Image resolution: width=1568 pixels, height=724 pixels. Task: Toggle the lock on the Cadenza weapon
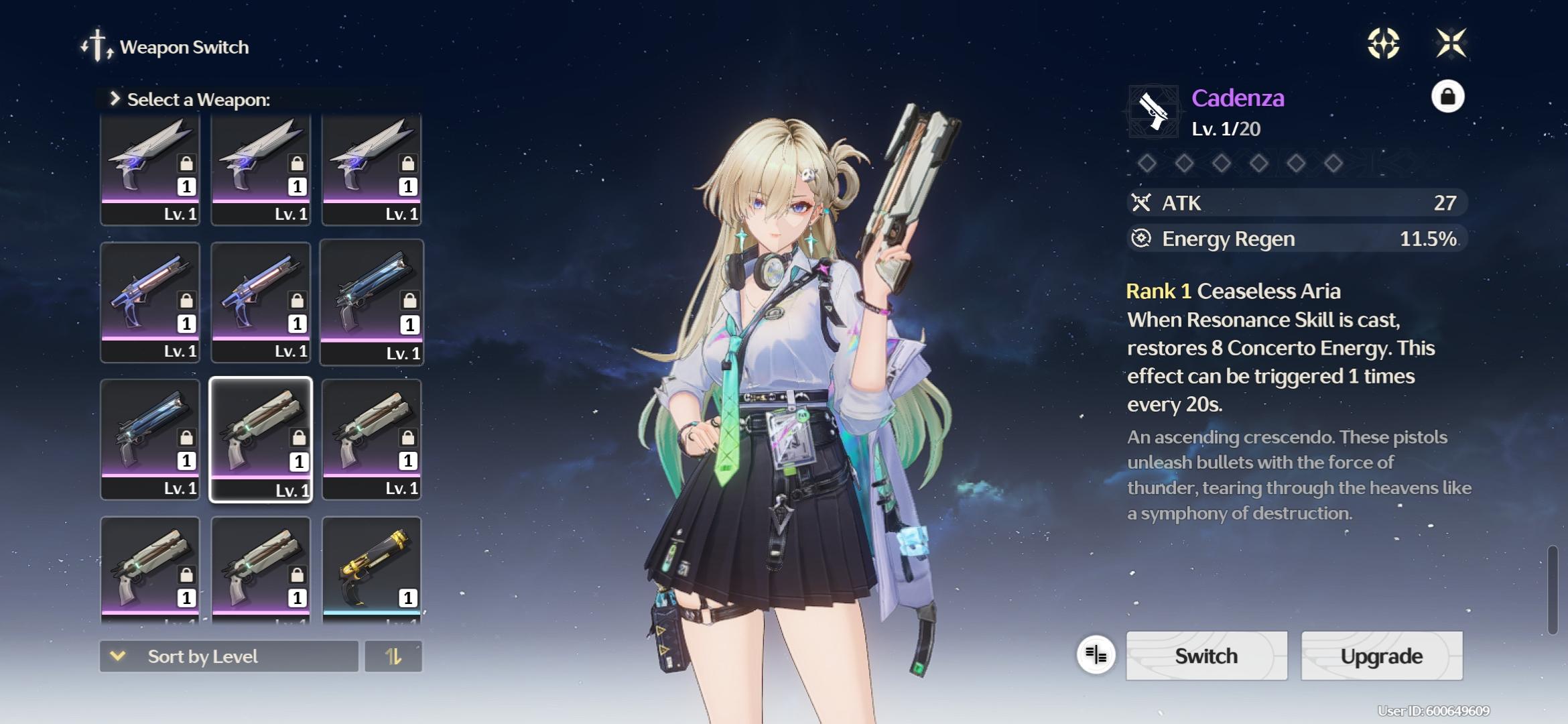click(1447, 97)
